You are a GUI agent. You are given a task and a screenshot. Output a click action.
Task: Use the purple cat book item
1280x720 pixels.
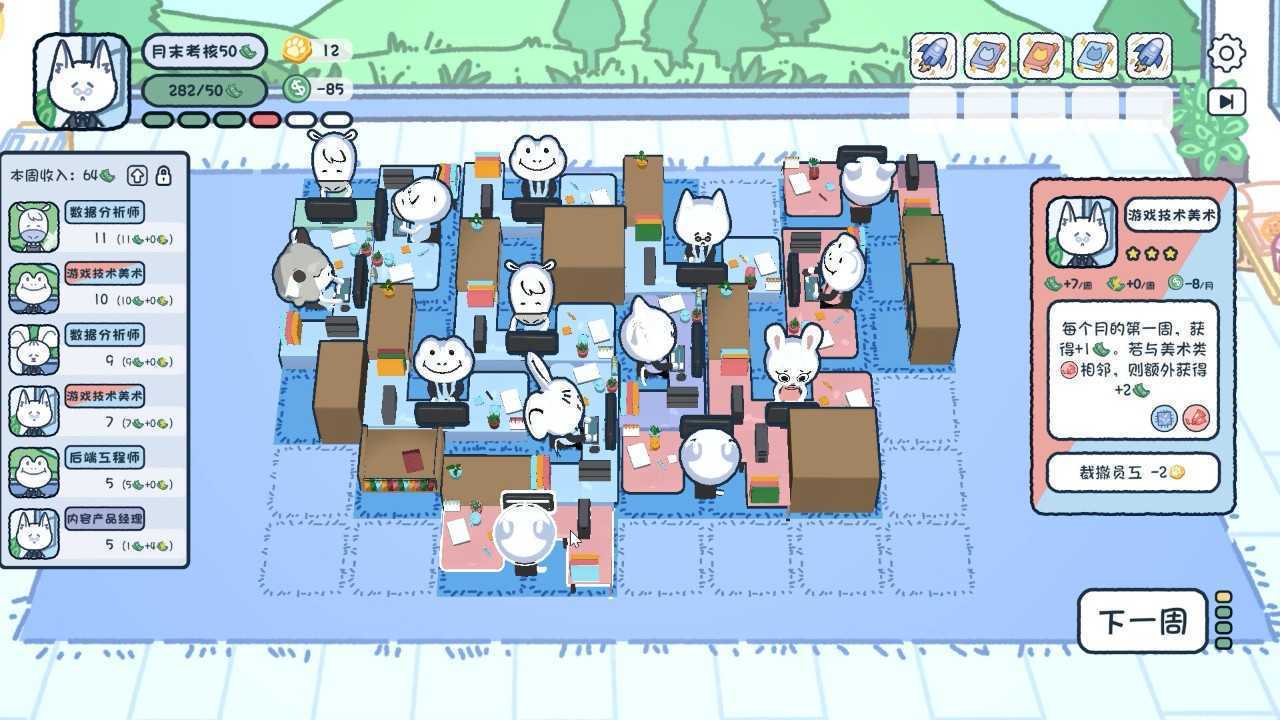point(987,55)
